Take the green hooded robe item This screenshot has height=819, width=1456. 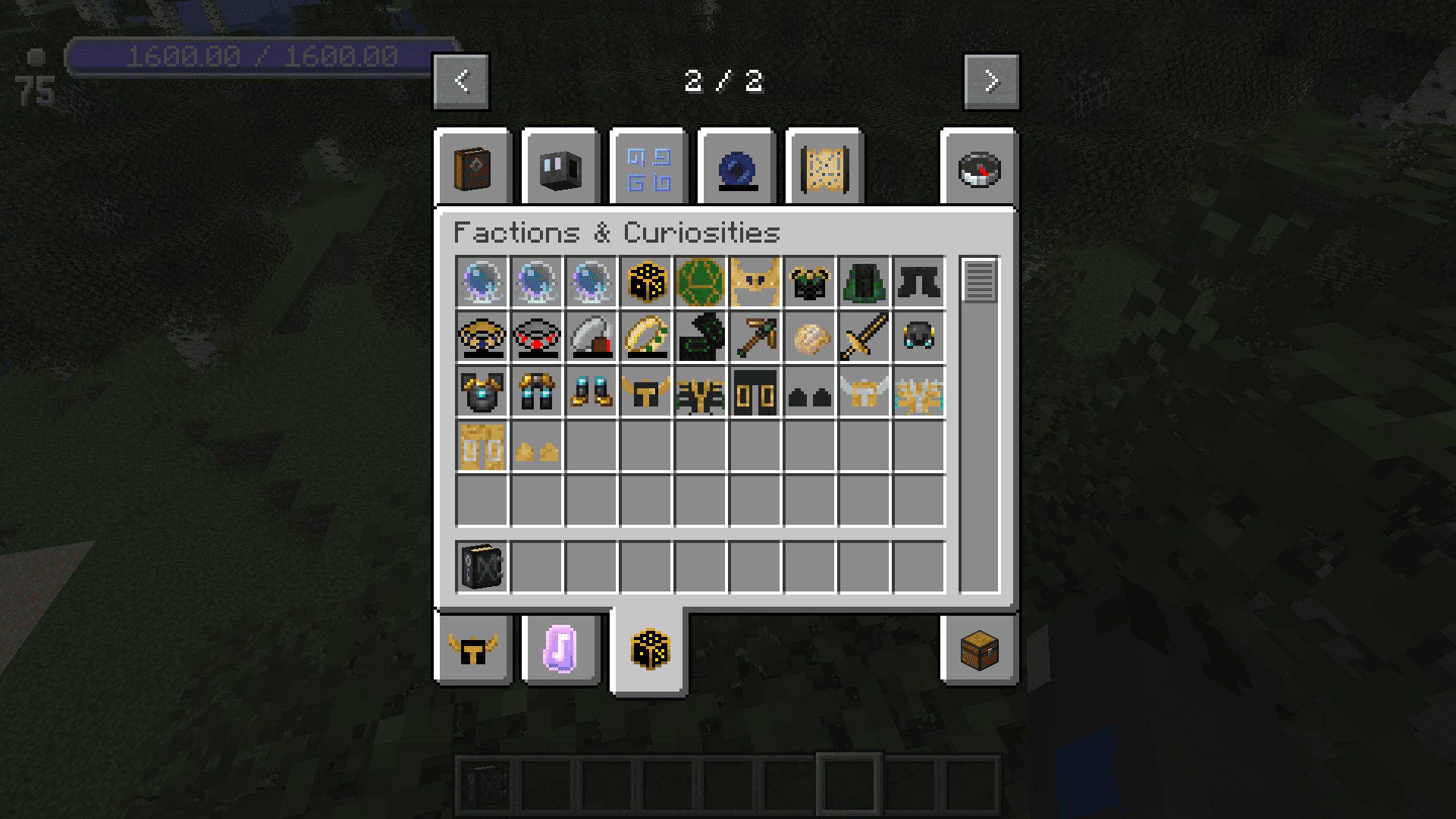pyautogui.click(x=864, y=282)
